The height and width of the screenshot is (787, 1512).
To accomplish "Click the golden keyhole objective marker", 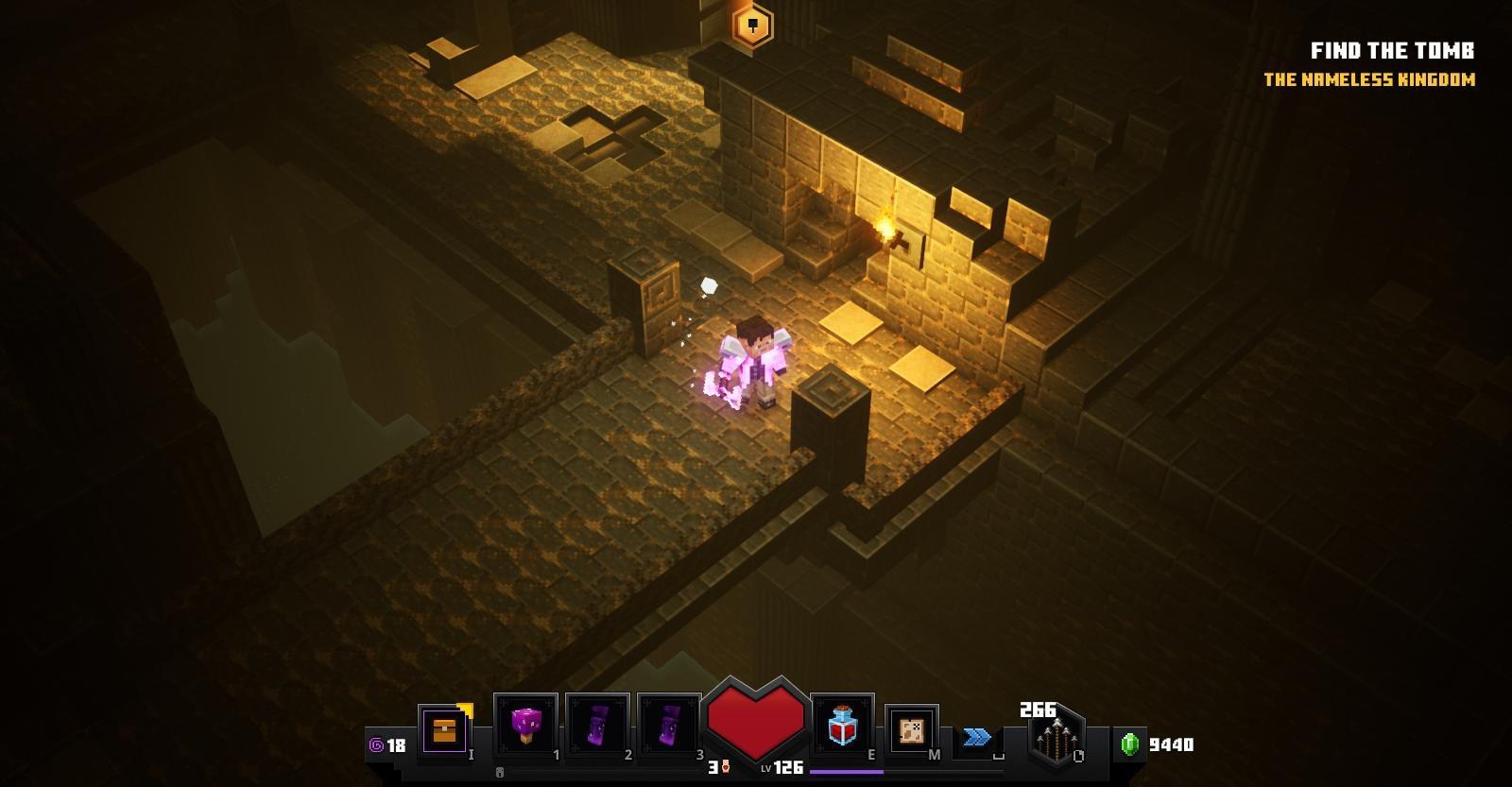I will (x=752, y=25).
